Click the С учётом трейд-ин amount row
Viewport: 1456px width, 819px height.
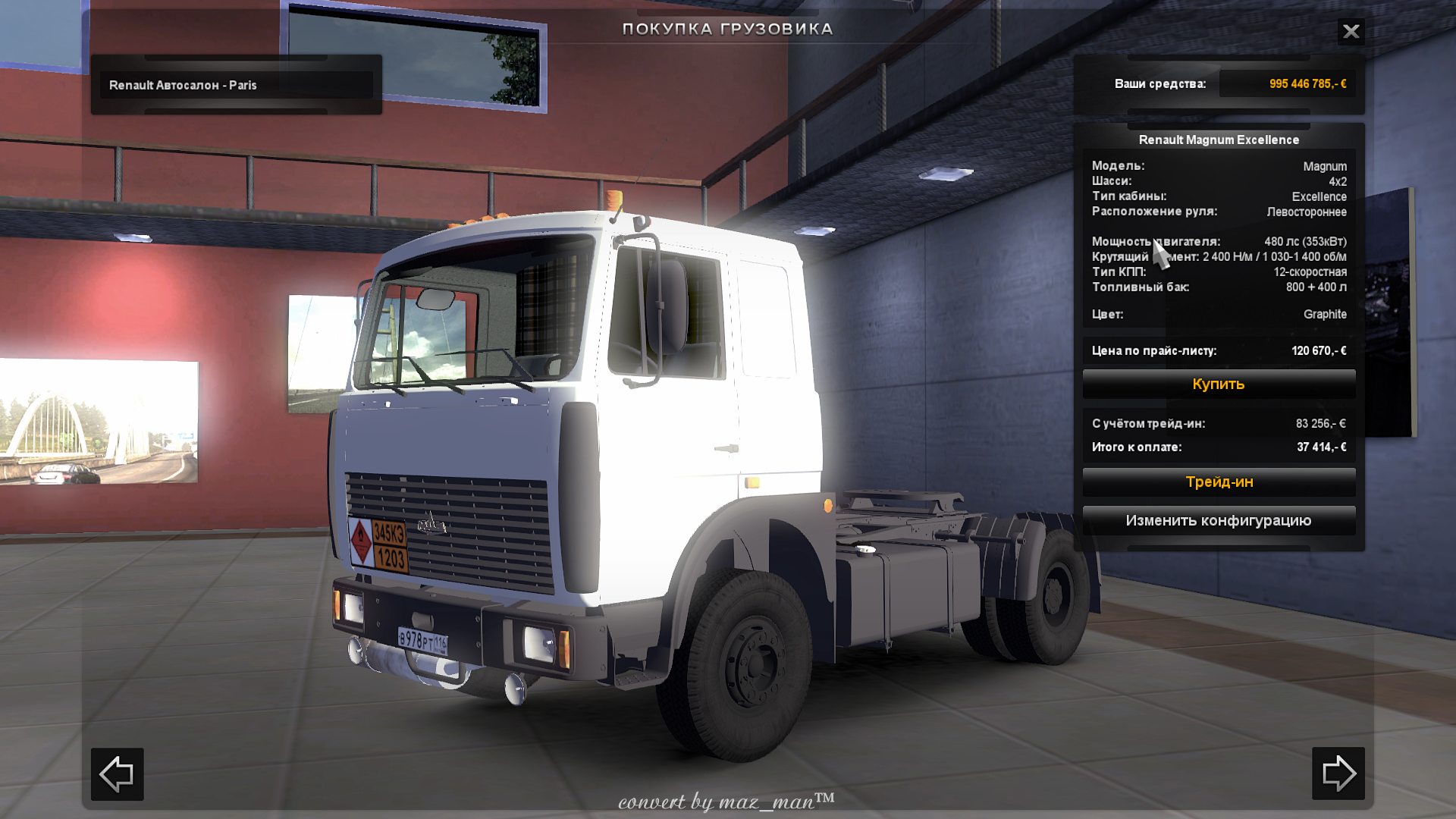pos(1218,423)
